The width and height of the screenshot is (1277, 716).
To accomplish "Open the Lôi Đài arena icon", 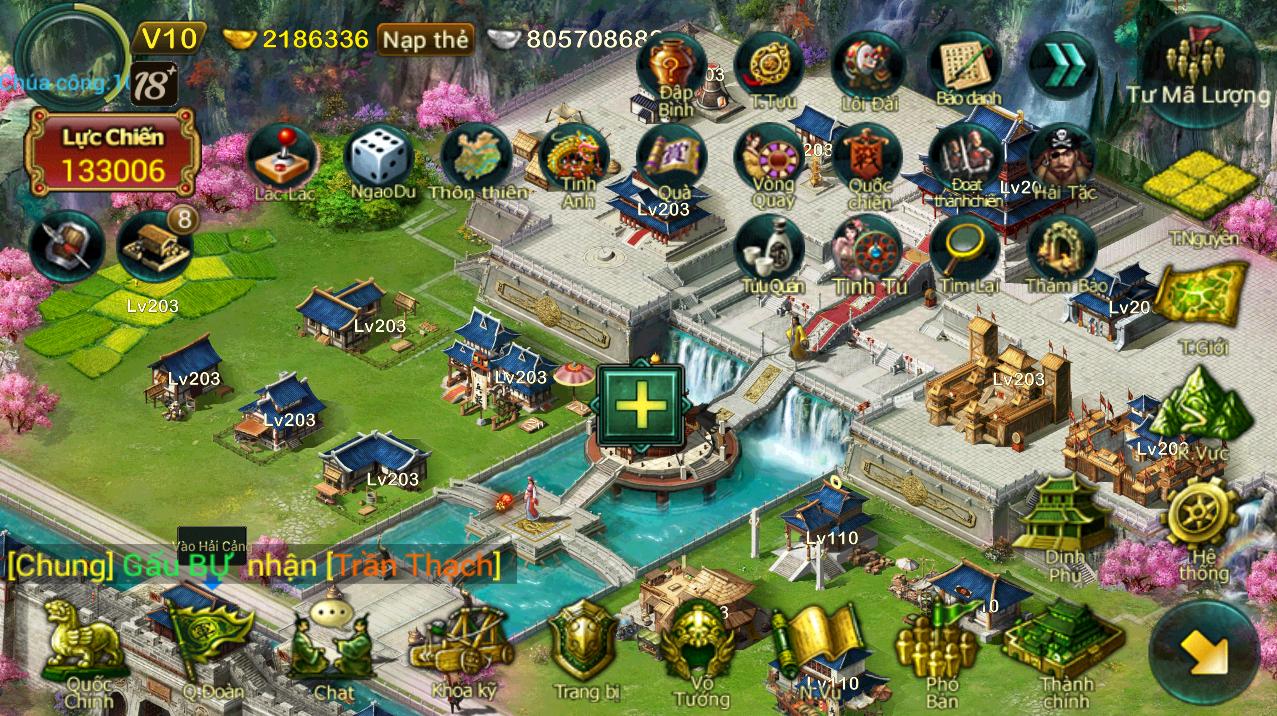I will [867, 65].
